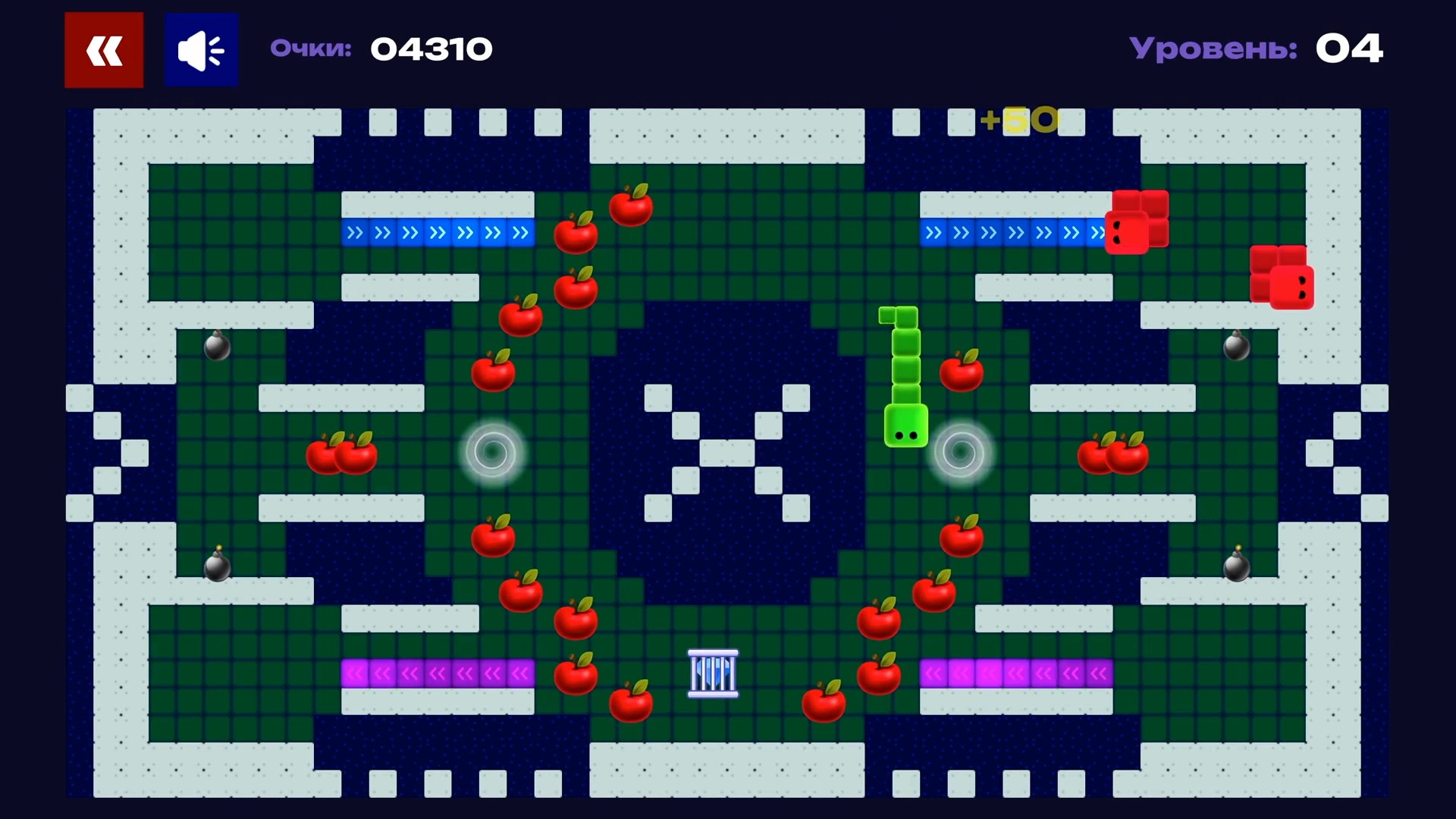Click the yellow +50 score popup

click(x=1019, y=120)
